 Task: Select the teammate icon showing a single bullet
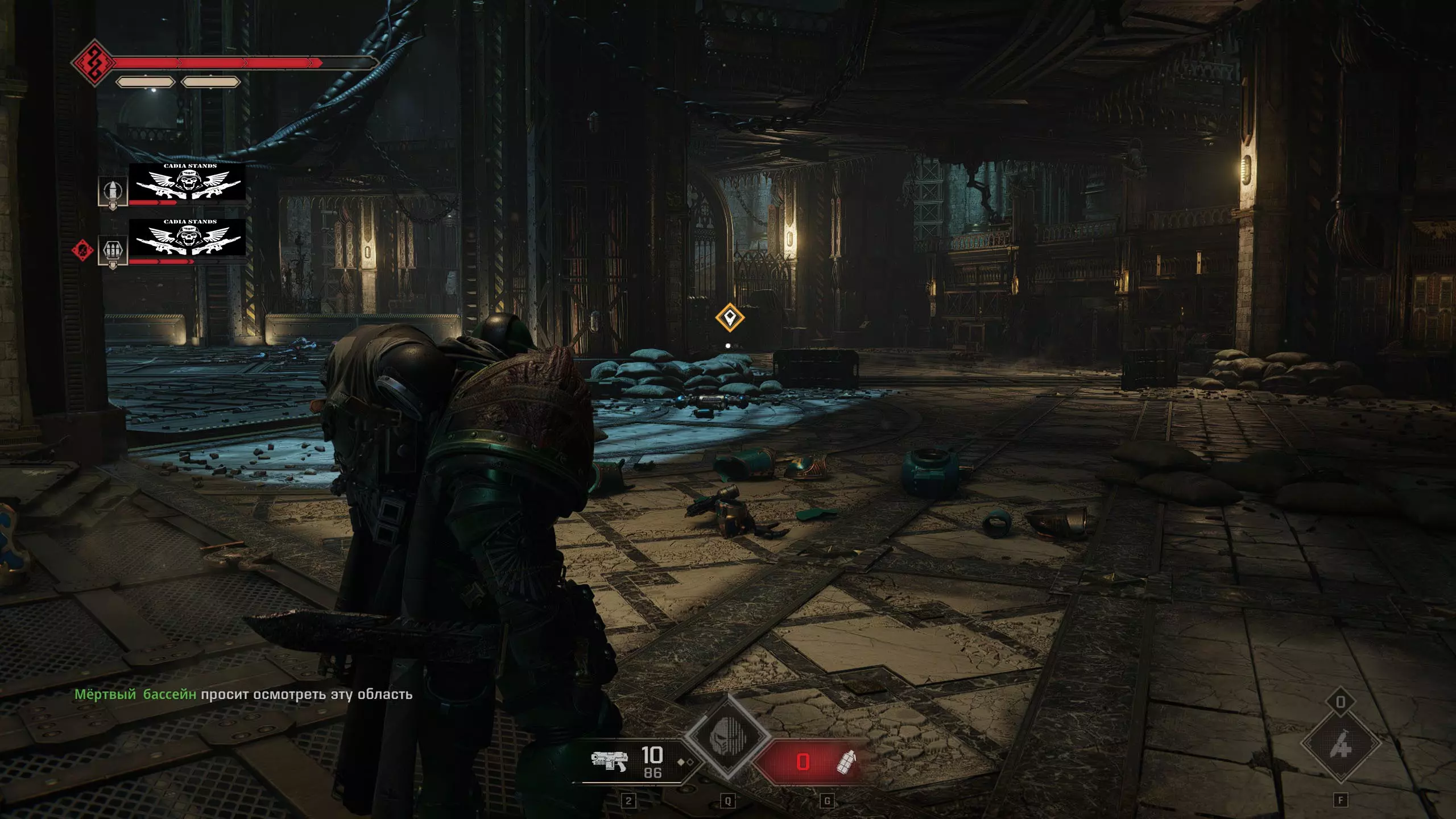pyautogui.click(x=113, y=192)
